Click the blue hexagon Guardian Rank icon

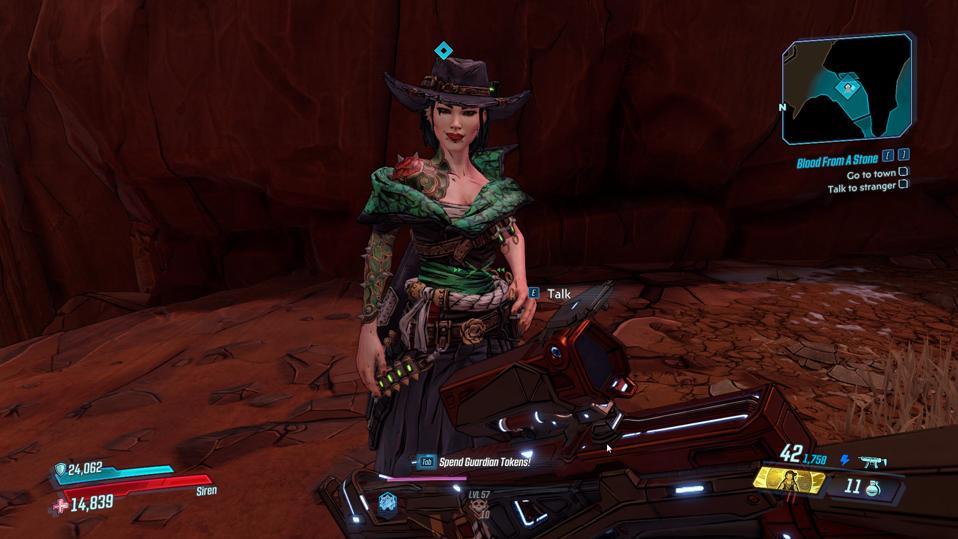pos(388,504)
